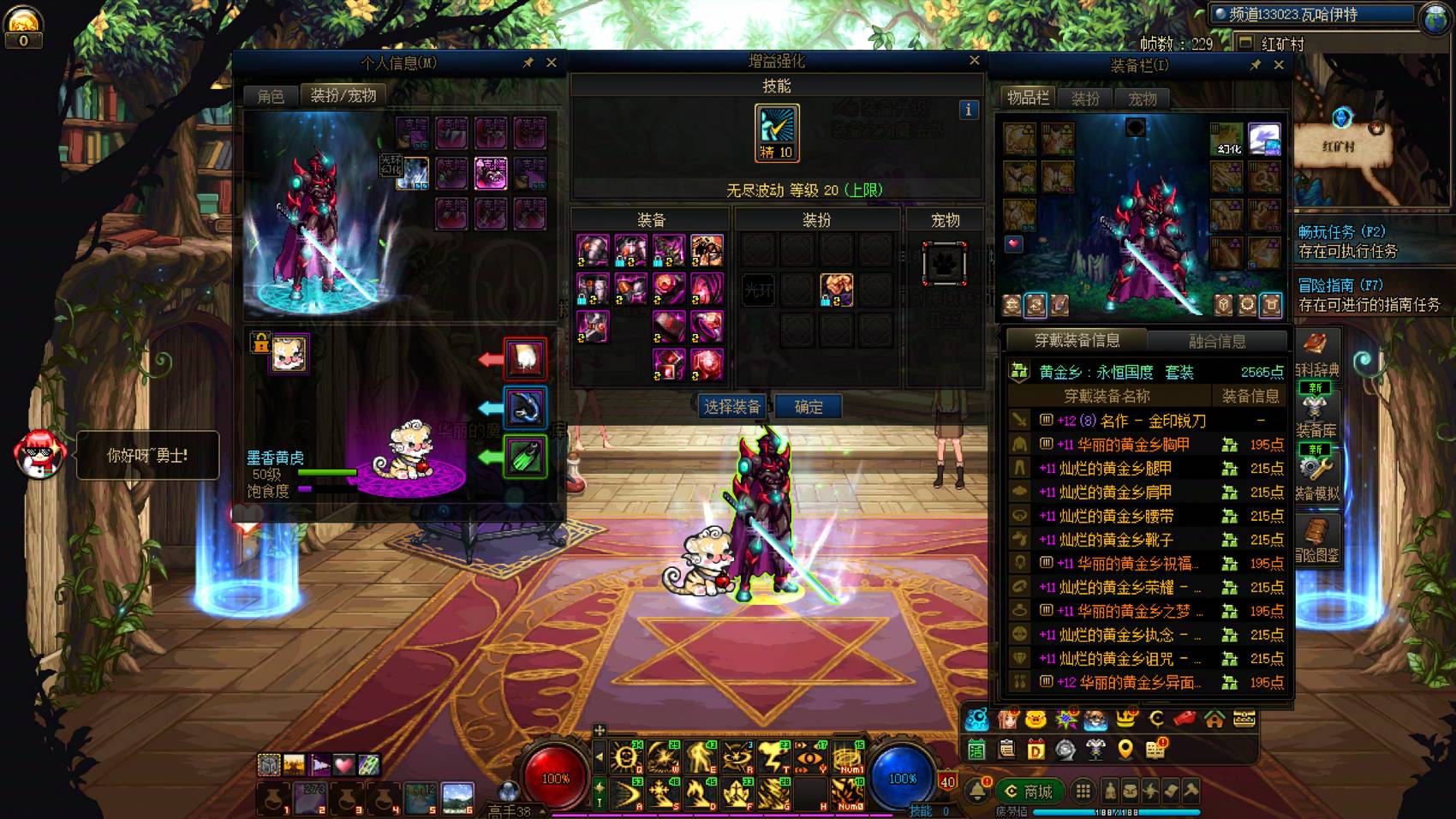Click the 冒险图鉴 adventure codex icon
The width and height of the screenshot is (1456, 819).
point(1316,540)
